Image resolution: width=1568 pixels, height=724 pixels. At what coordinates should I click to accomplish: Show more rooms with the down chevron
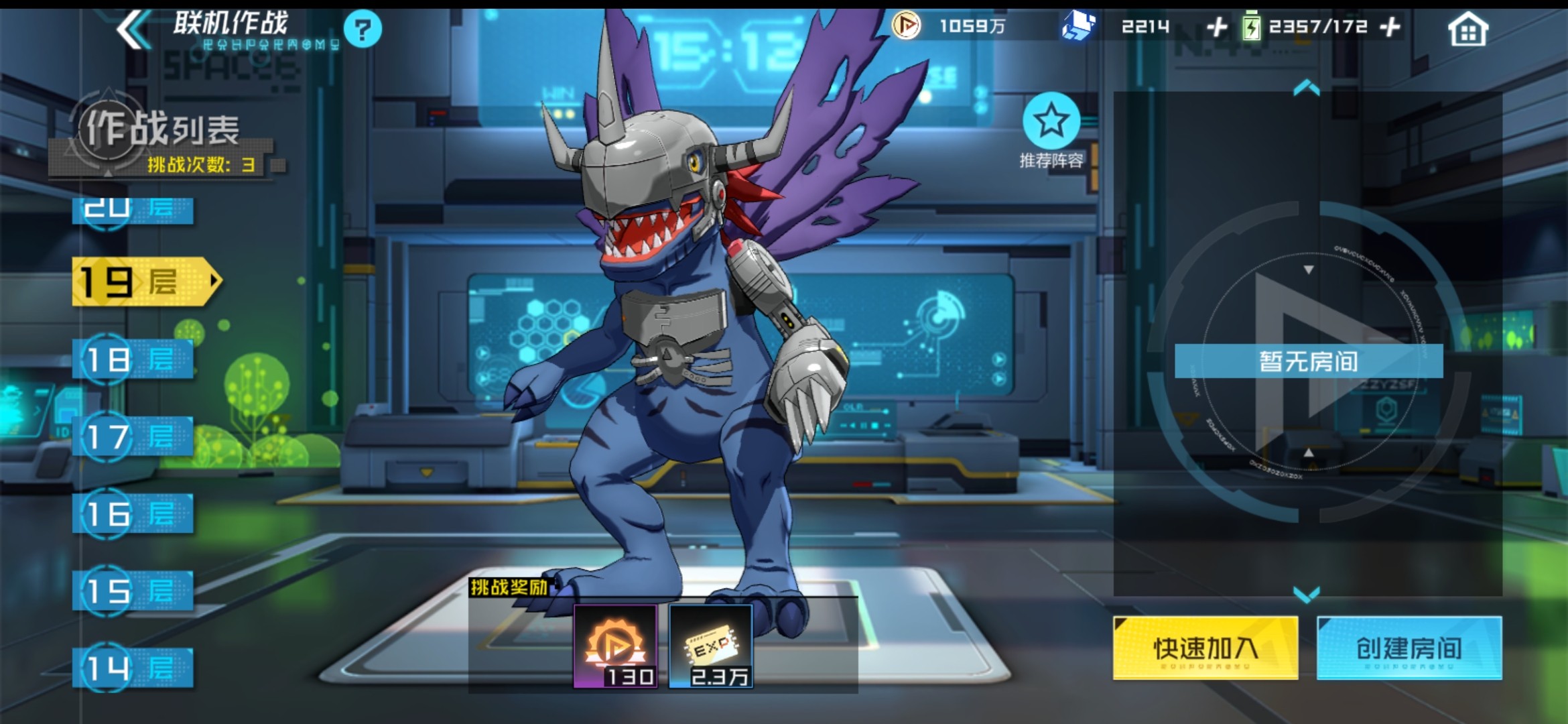pyautogui.click(x=1307, y=594)
